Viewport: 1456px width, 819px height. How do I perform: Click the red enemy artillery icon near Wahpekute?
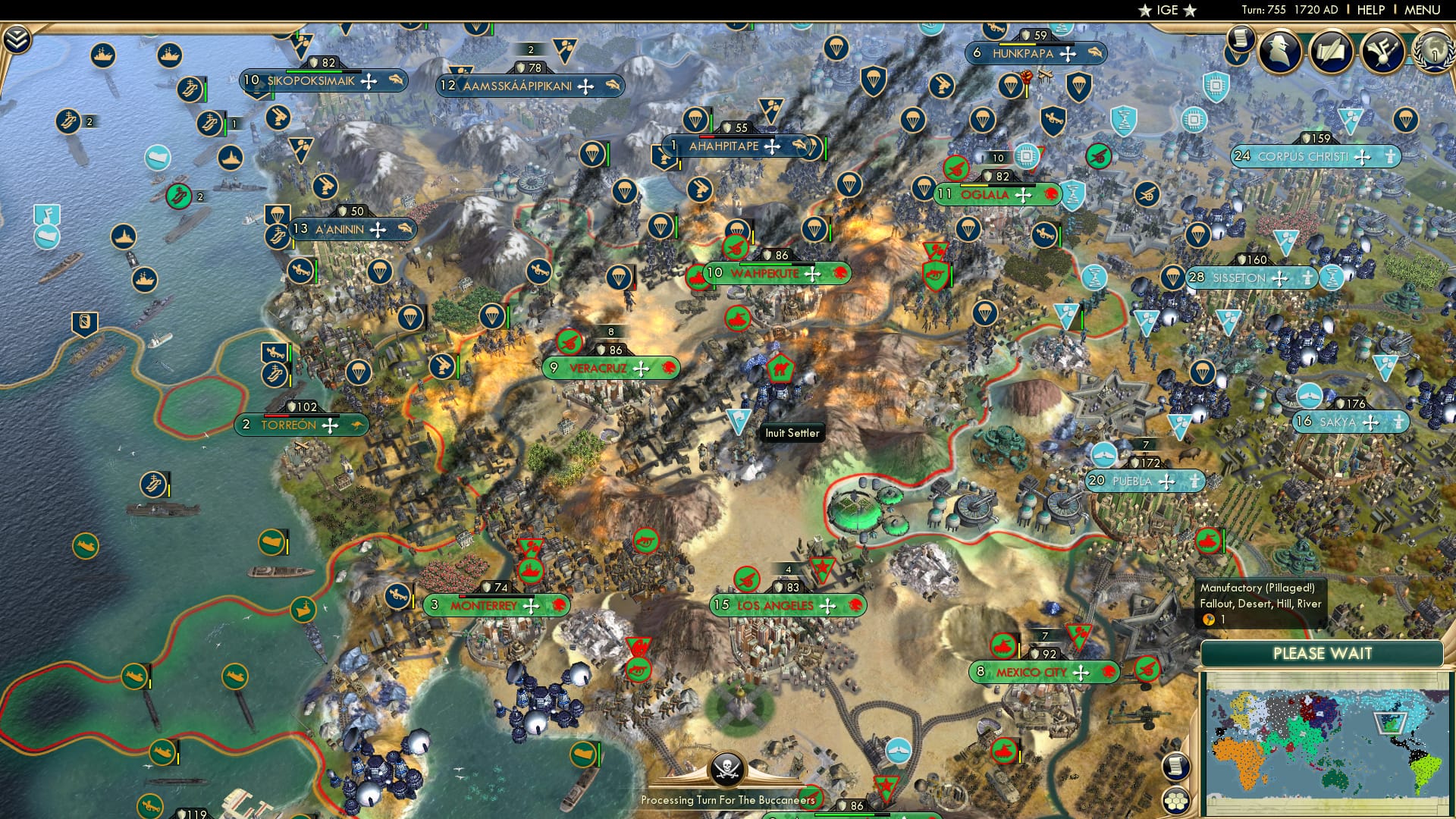[x=736, y=249]
